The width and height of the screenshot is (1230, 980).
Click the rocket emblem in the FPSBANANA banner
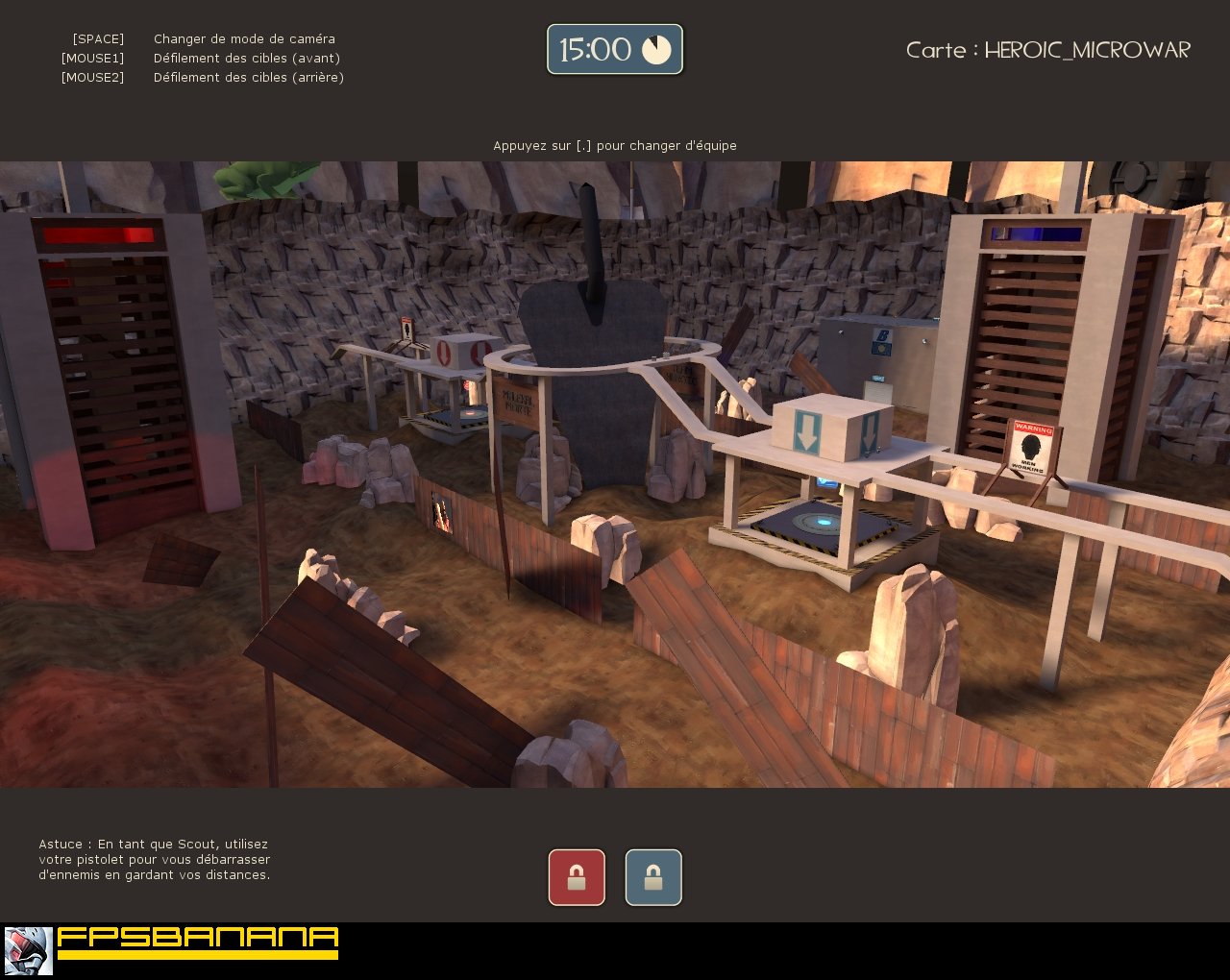pos(24,949)
